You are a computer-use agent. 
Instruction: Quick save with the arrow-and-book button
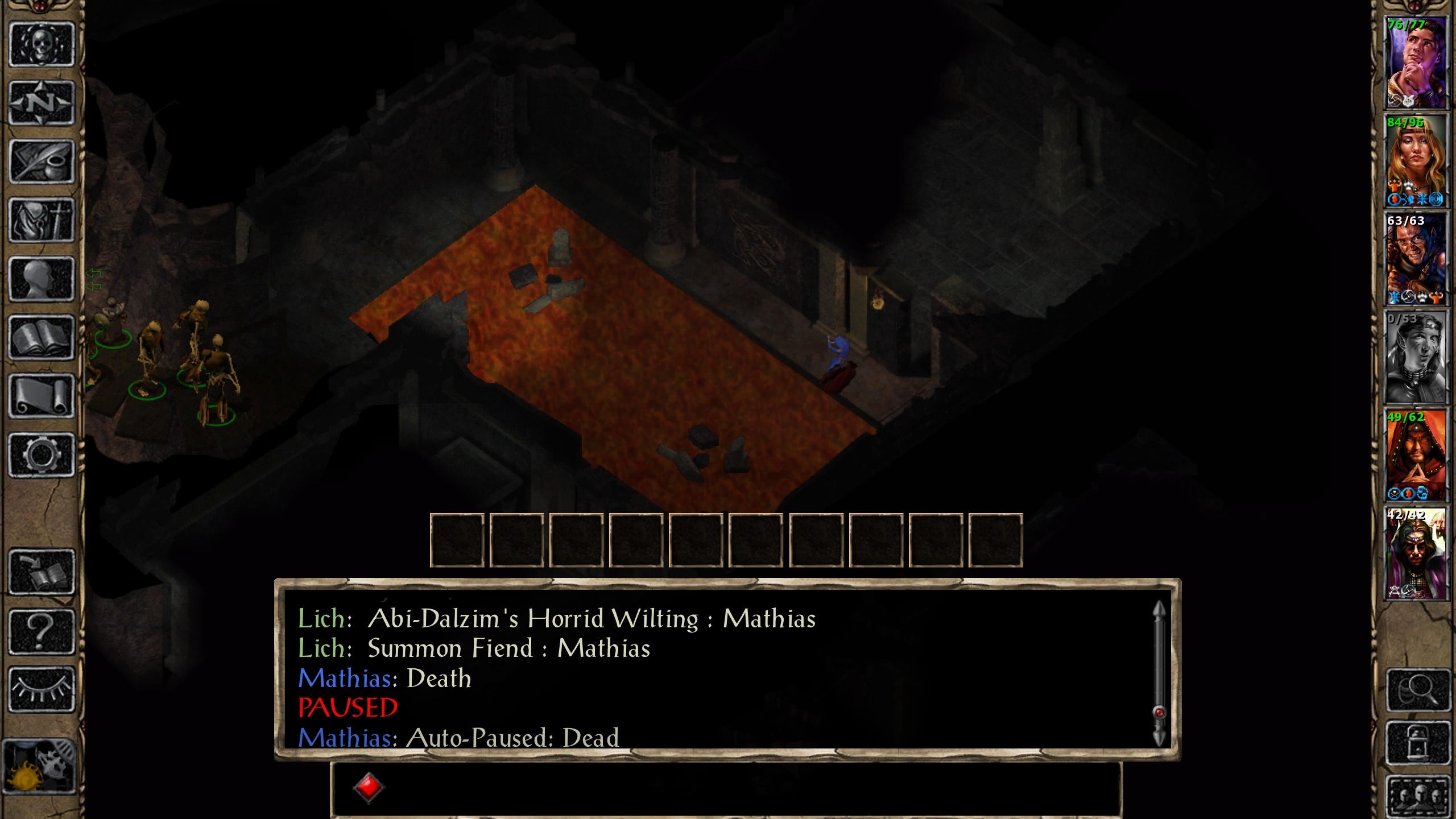click(x=42, y=572)
